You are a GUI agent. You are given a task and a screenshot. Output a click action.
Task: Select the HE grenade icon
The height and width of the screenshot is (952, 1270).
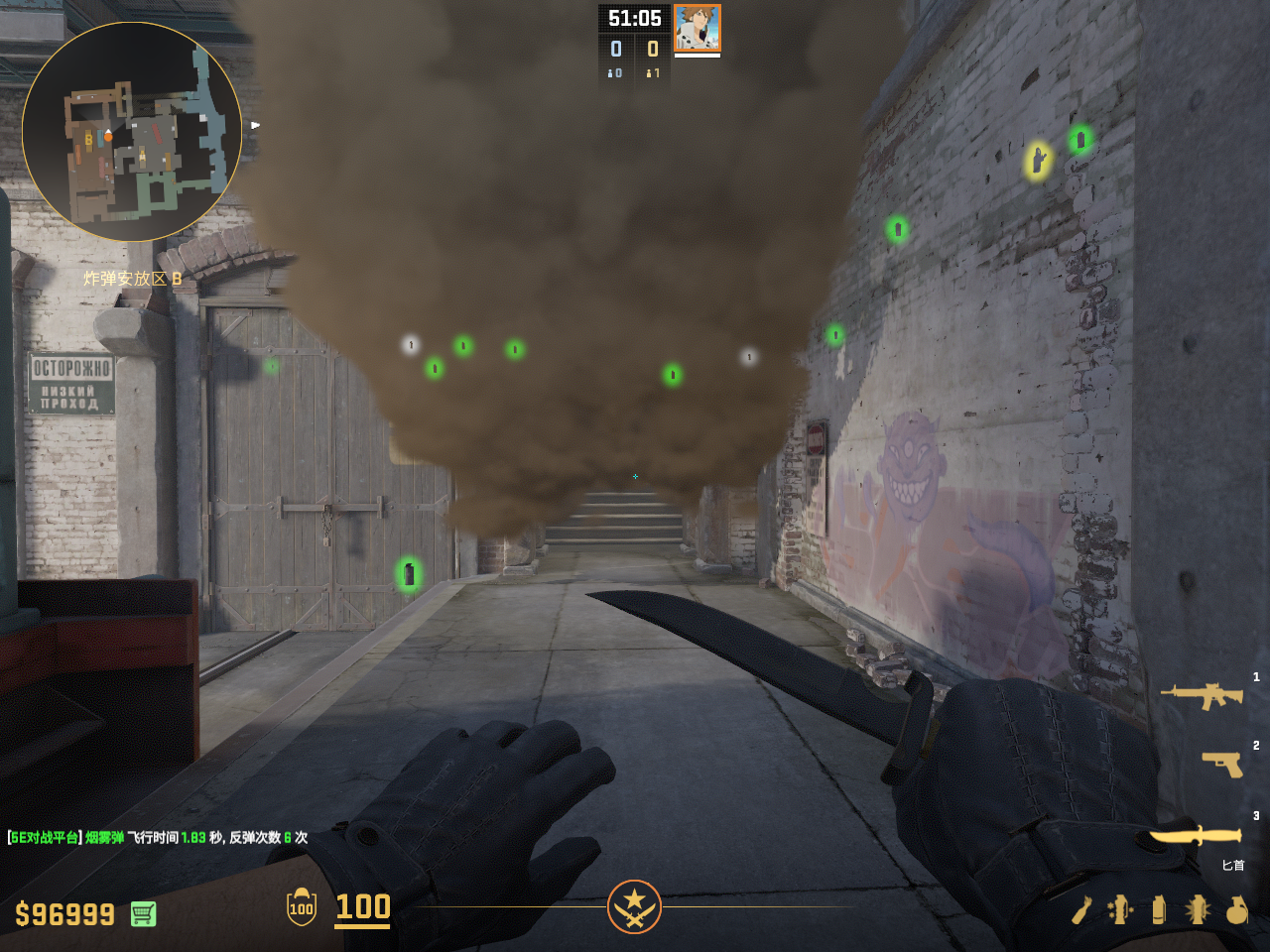1236,909
